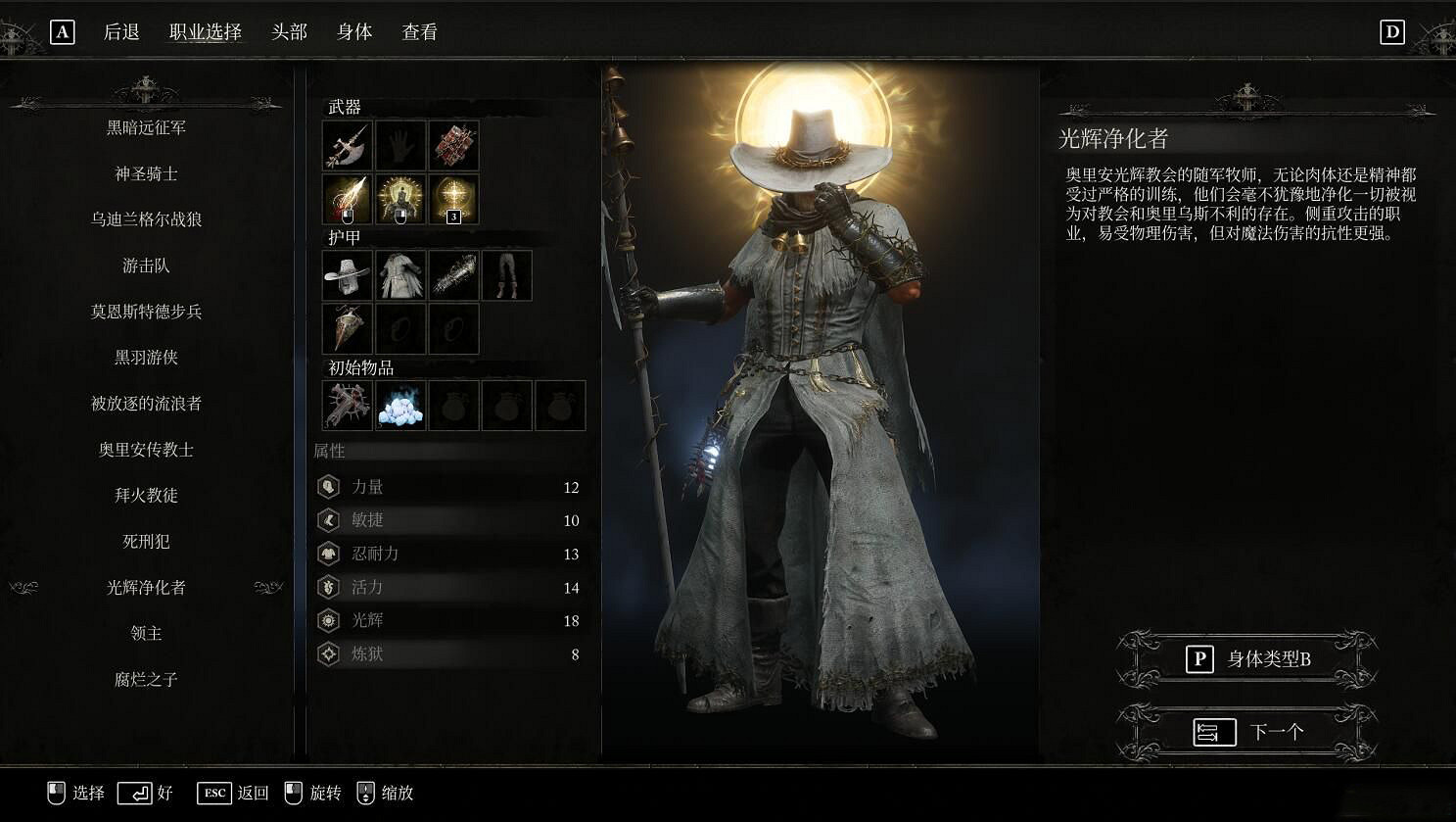The height and width of the screenshot is (822, 1456).
Task: Open the 查看 menu item
Action: tap(419, 31)
